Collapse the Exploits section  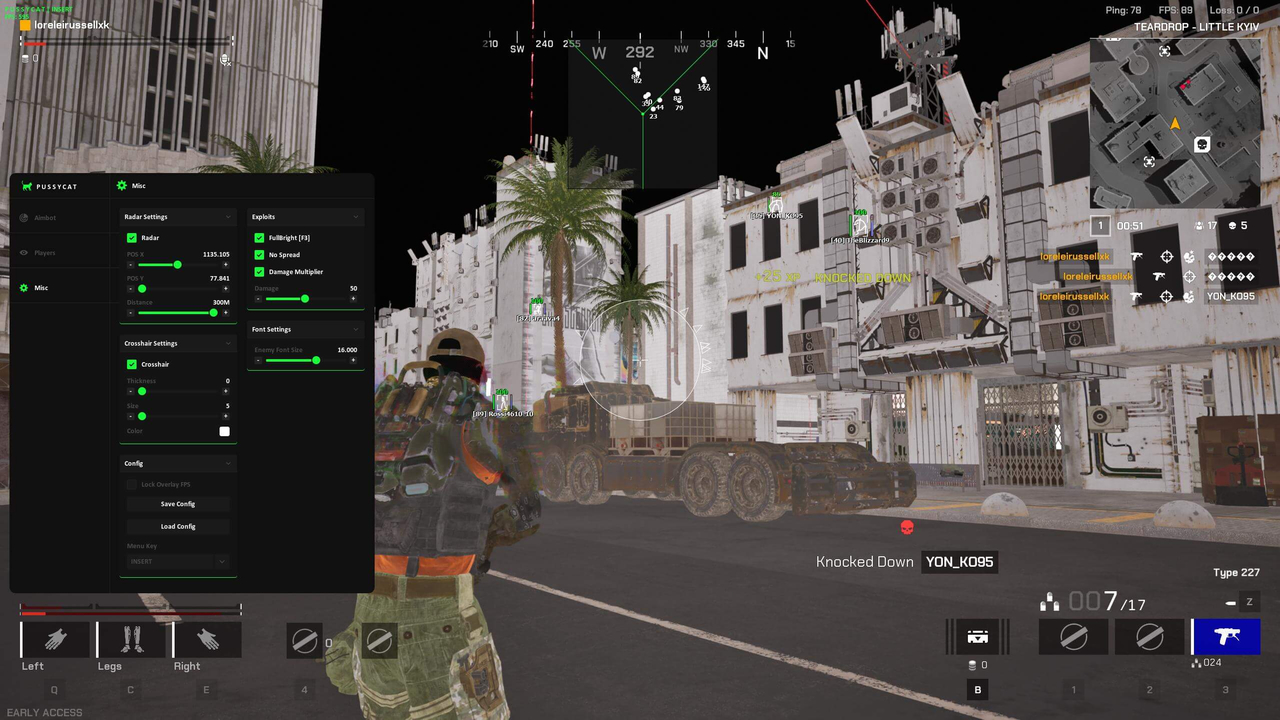tap(356, 217)
